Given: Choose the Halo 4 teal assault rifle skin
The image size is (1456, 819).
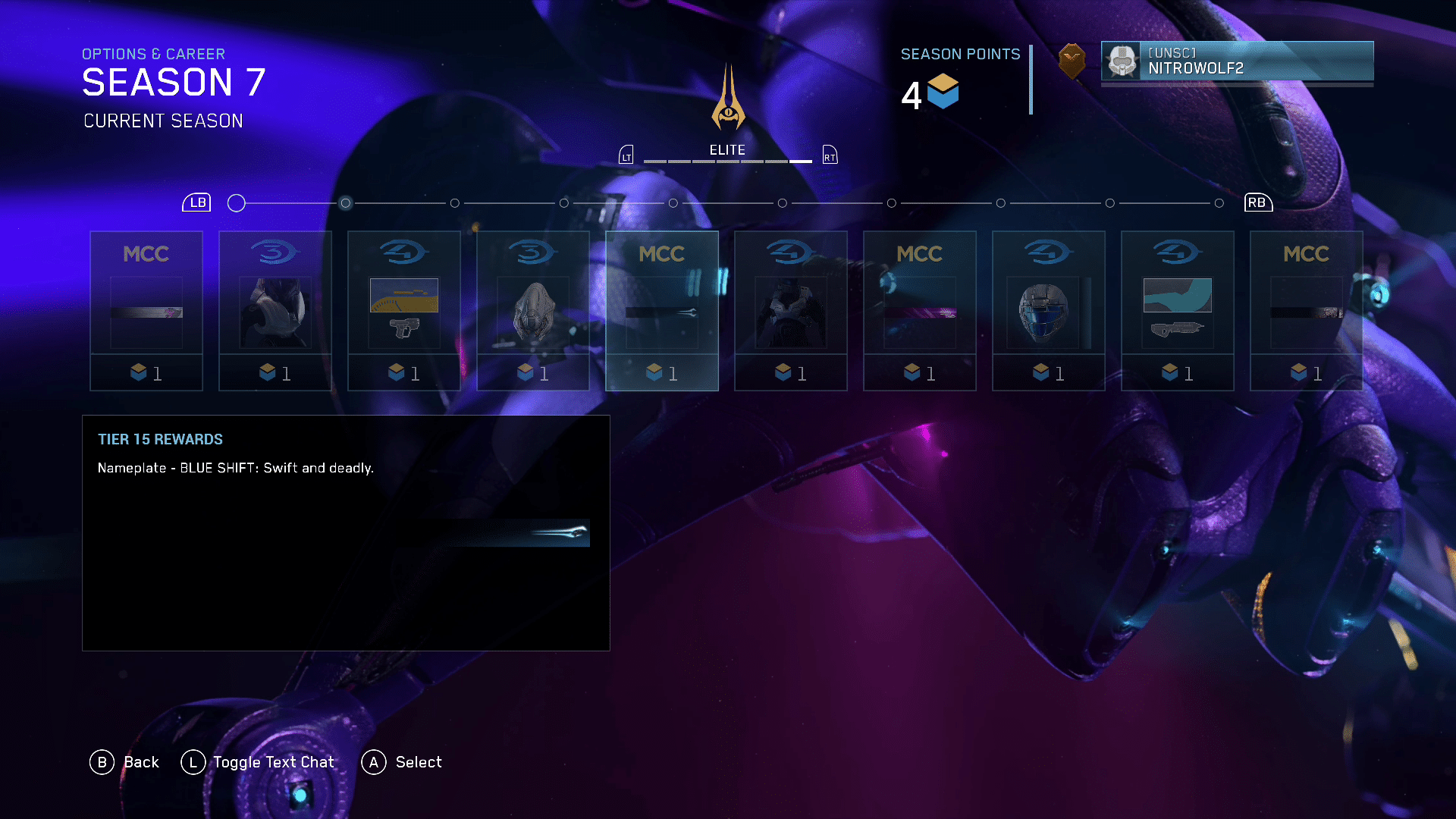Looking at the screenshot, I should coord(1177,311).
